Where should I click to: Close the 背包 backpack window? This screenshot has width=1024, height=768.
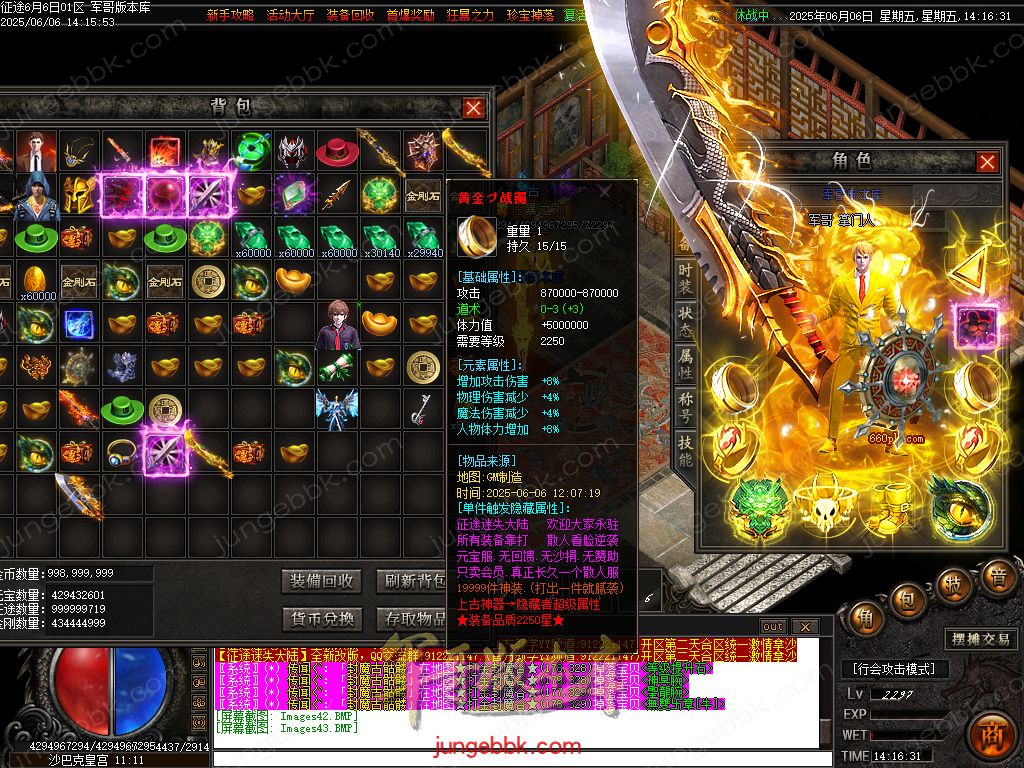[x=473, y=108]
